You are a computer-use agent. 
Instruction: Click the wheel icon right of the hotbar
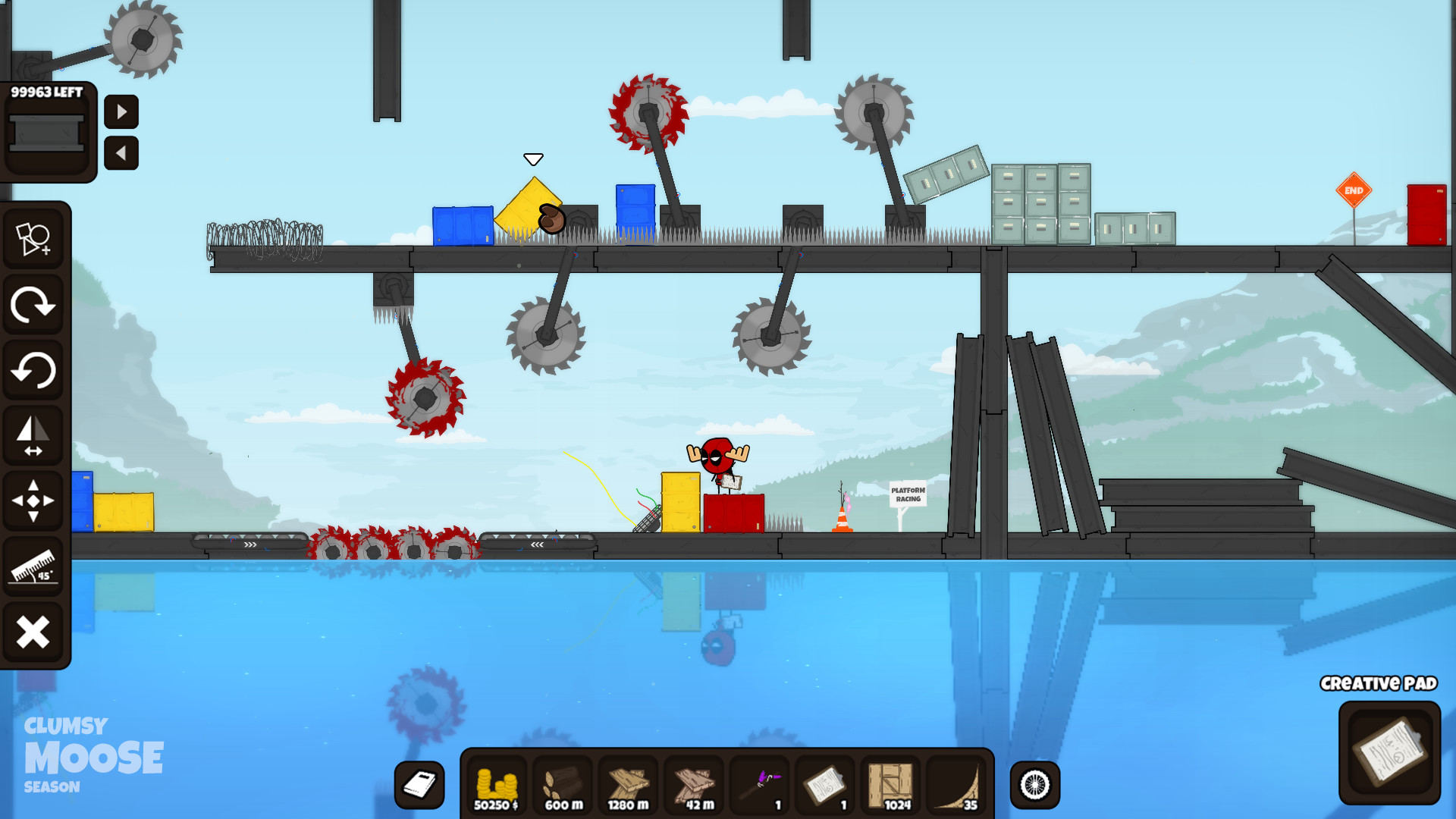1033,785
